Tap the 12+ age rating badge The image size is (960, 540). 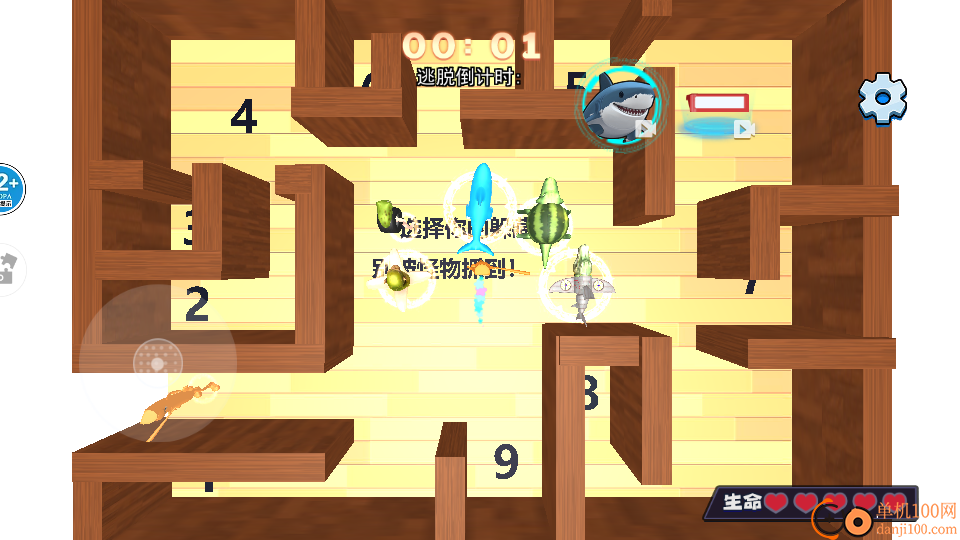(x=9, y=189)
